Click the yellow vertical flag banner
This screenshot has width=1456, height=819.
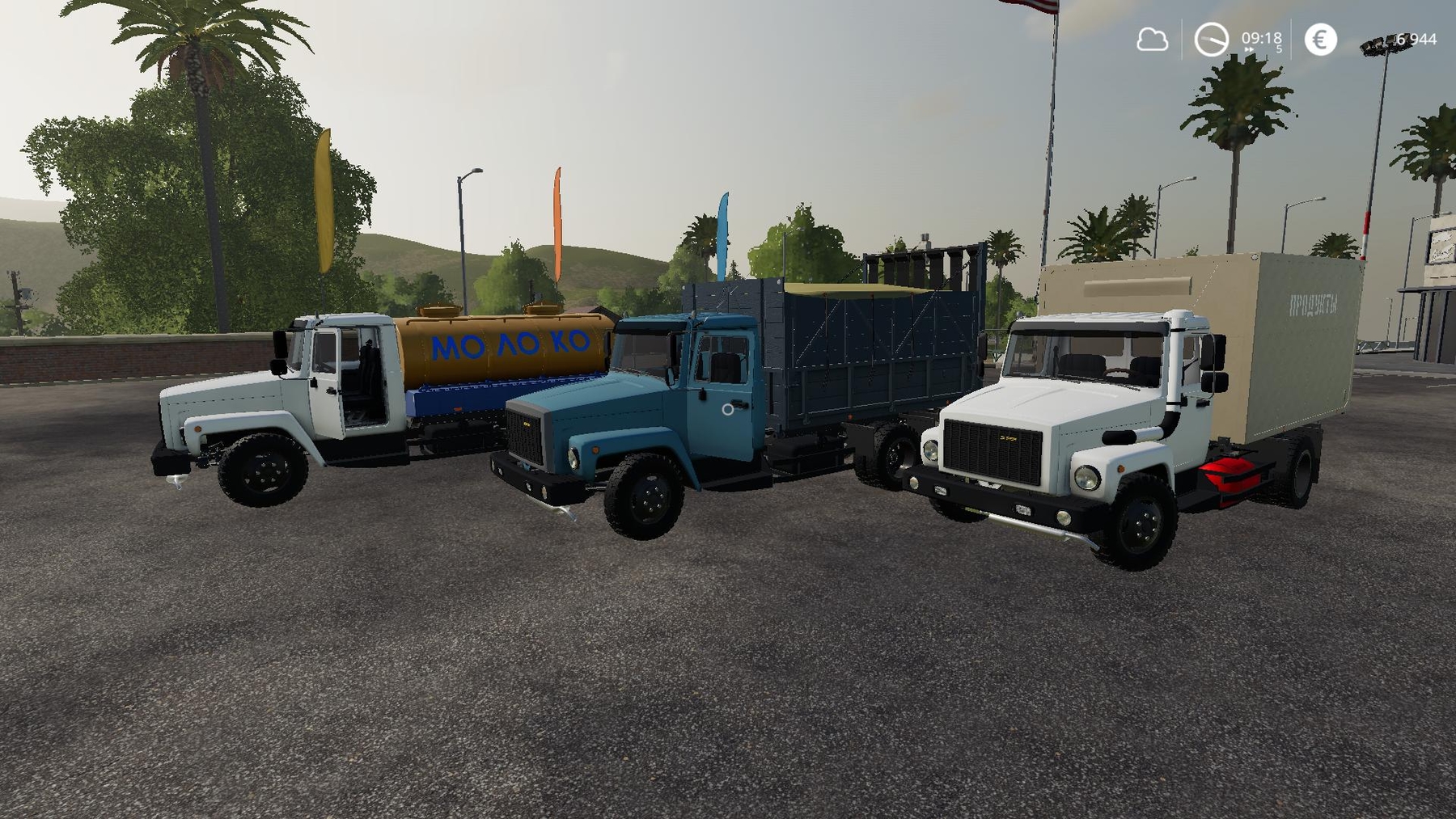point(322,202)
